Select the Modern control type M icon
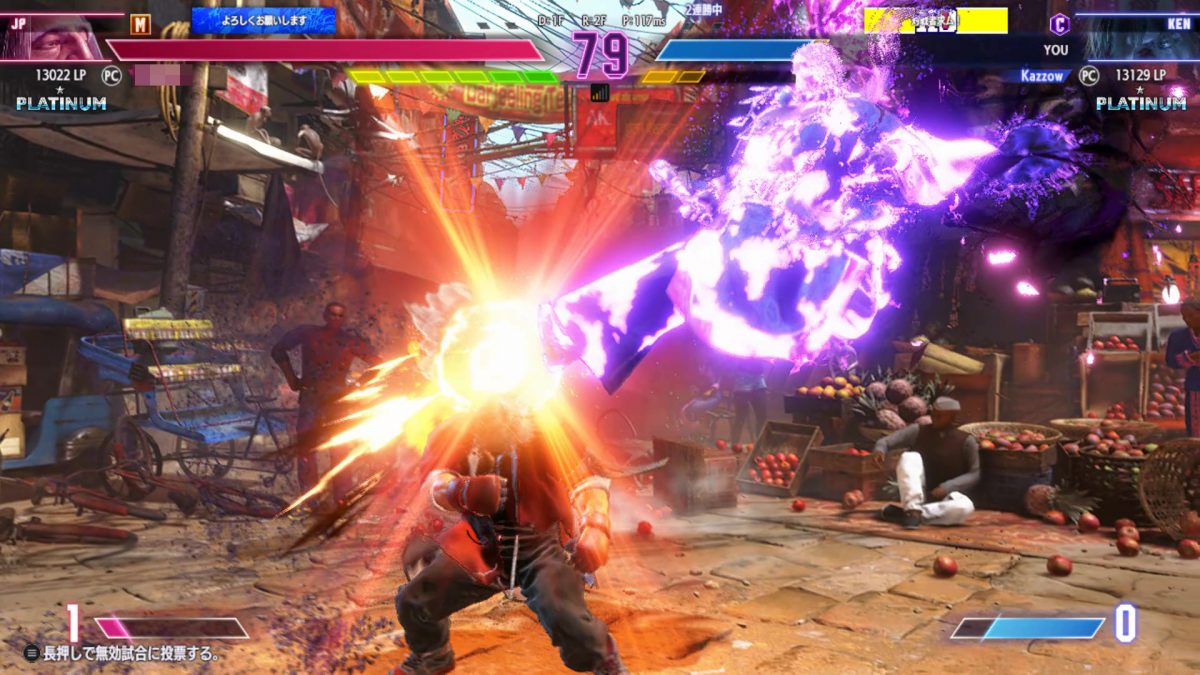Screen dimensions: 1200x675 point(140,24)
